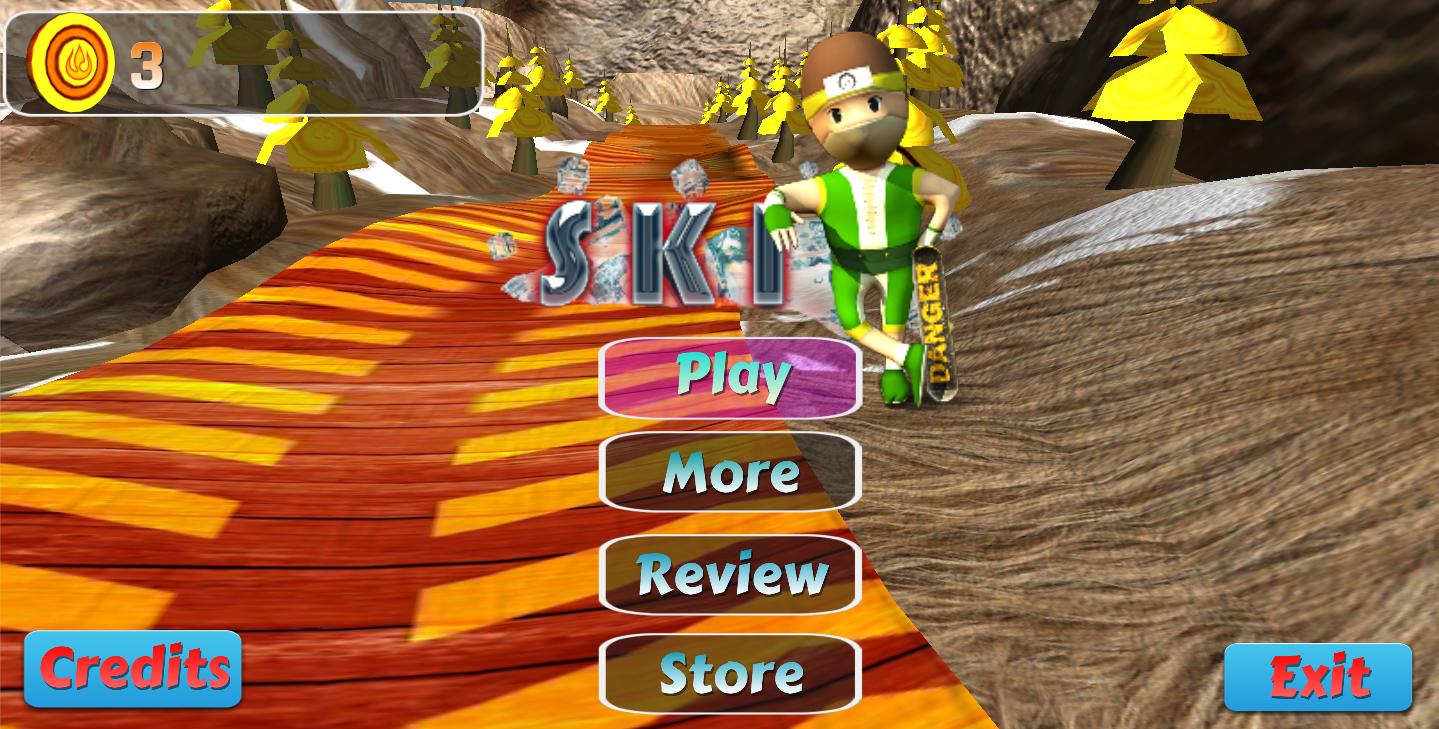Click the highlighted purple Play panel
This screenshot has height=729, width=1439.
click(728, 378)
